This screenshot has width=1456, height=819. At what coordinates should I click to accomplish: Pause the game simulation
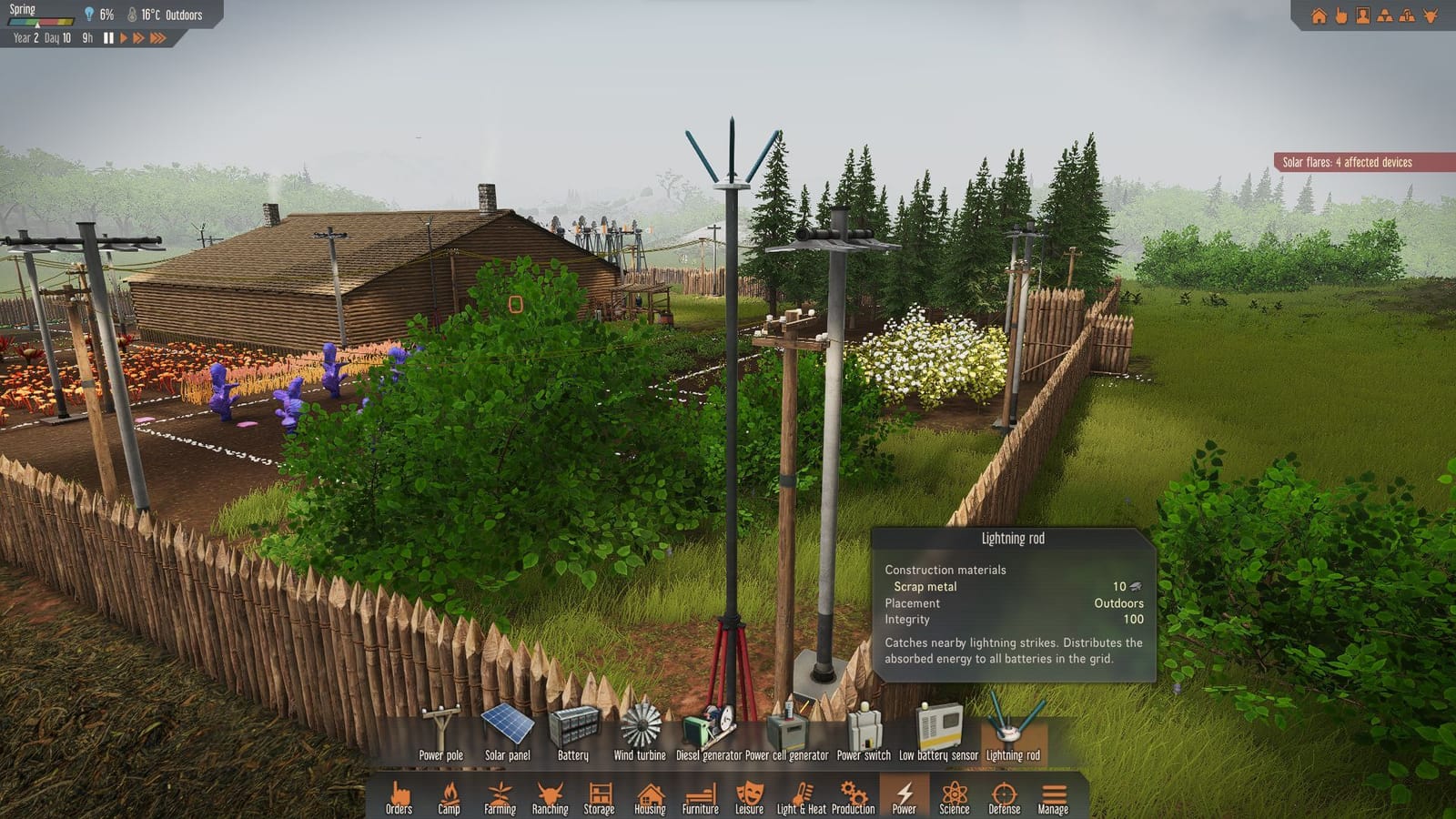click(x=106, y=38)
